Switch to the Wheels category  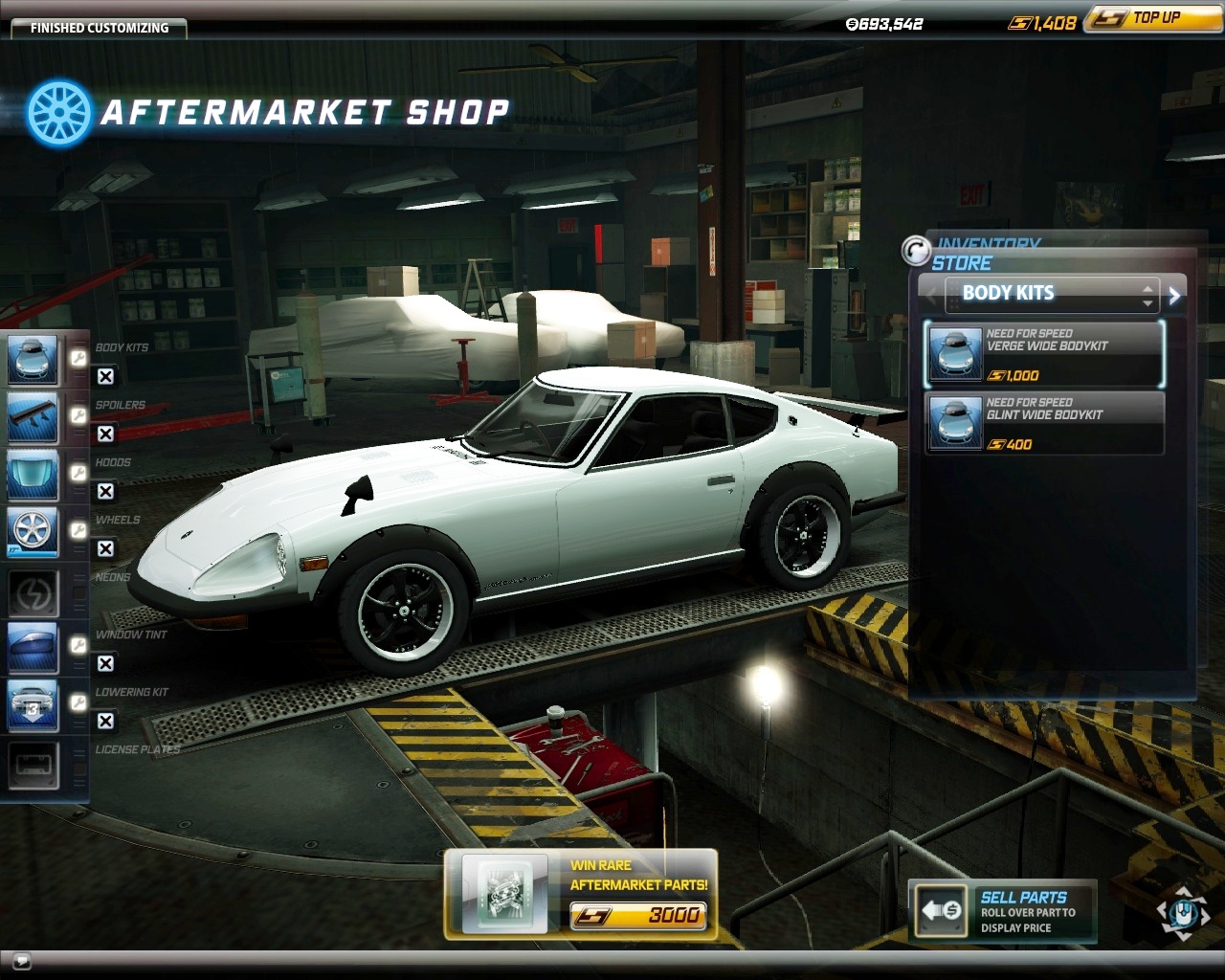[33, 532]
